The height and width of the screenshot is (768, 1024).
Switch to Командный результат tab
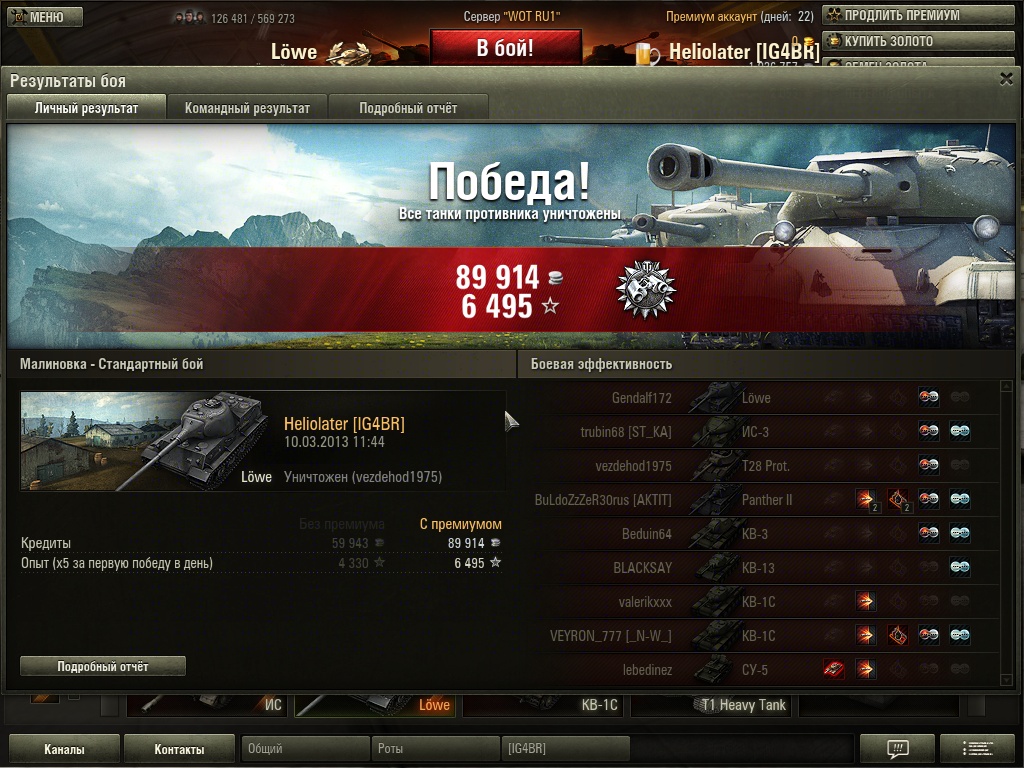click(x=247, y=108)
